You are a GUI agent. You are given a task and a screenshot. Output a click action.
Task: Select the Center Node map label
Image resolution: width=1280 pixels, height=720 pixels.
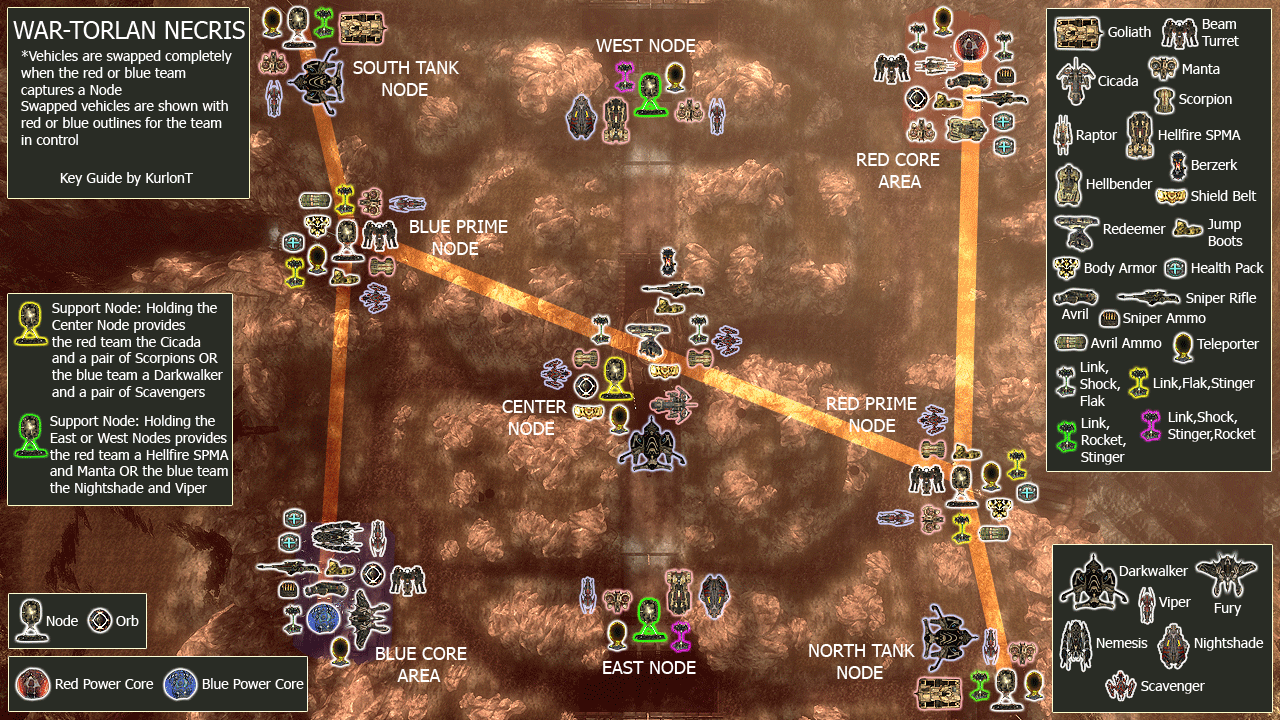[x=534, y=418]
